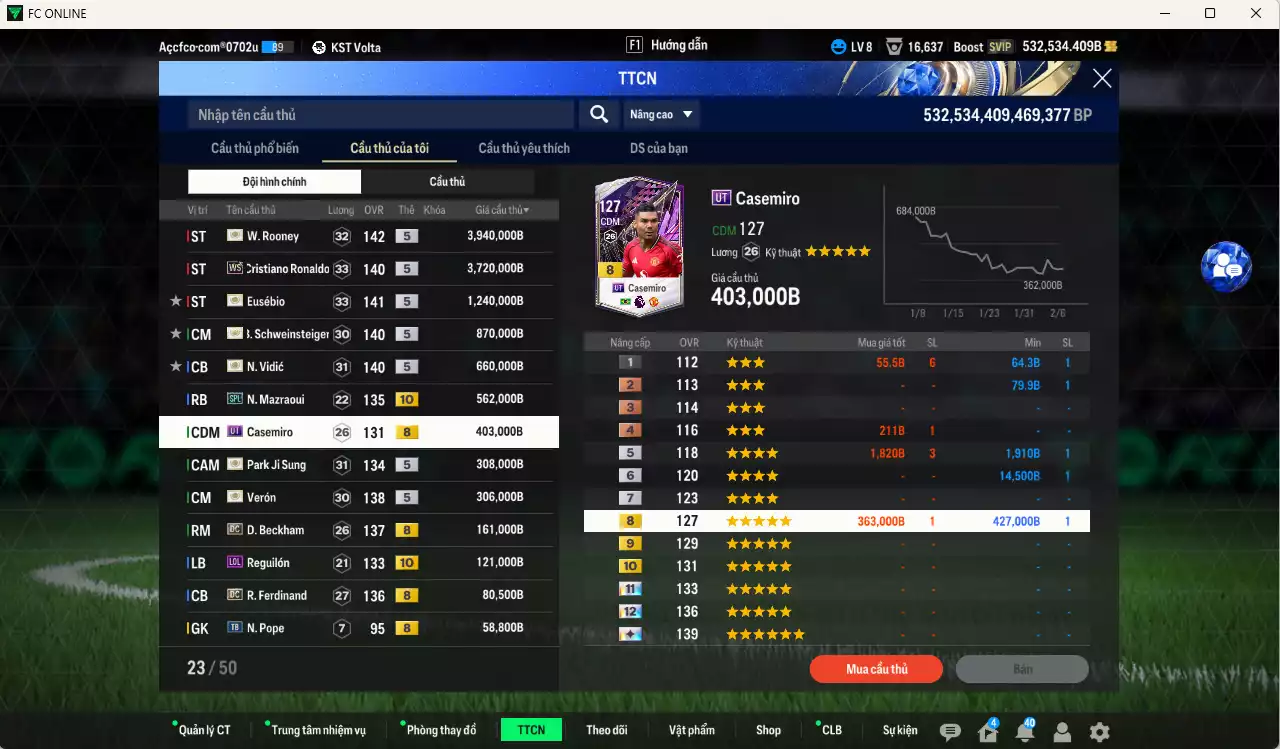
Task: Open the settings gear icon
Action: coord(1098,733)
